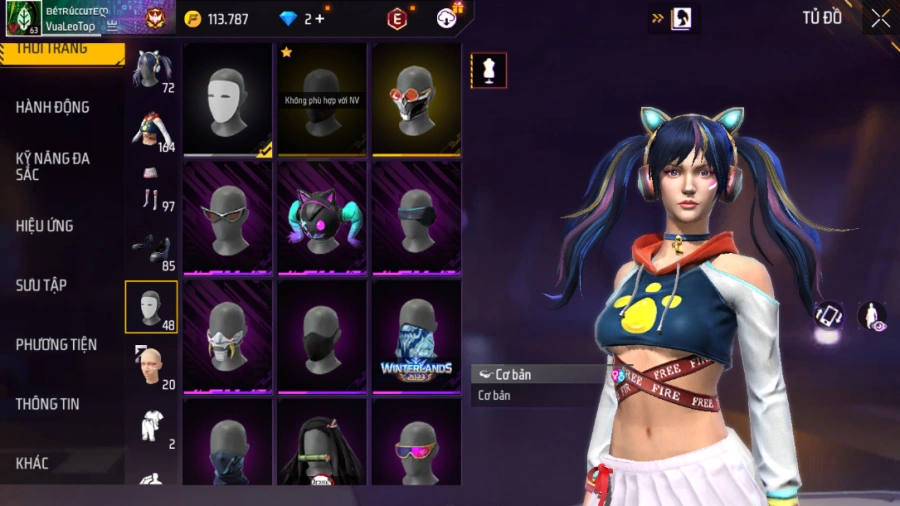Click the mannequin outfit preview button

(489, 71)
